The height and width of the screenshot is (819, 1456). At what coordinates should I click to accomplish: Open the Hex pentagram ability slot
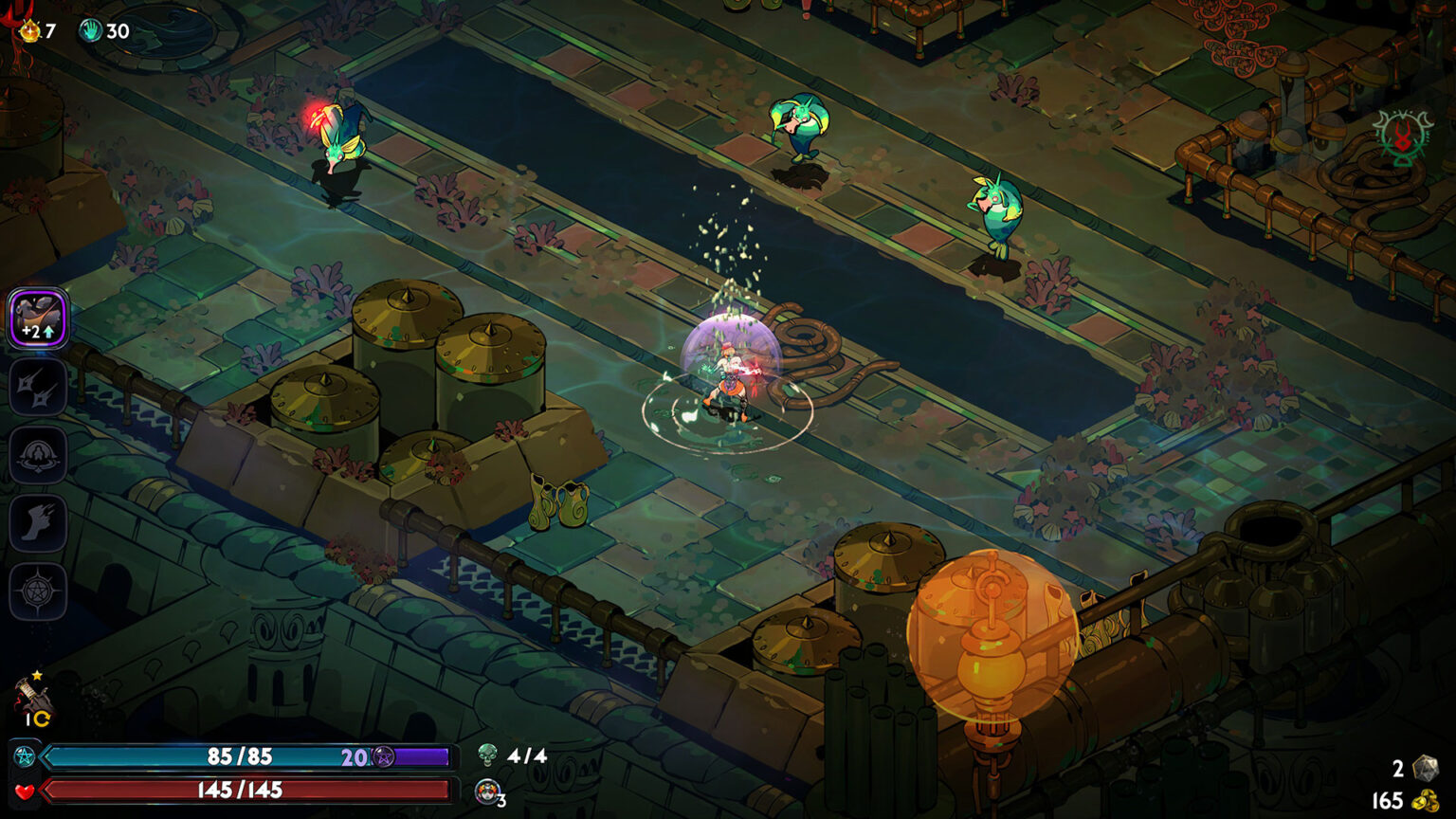38,590
